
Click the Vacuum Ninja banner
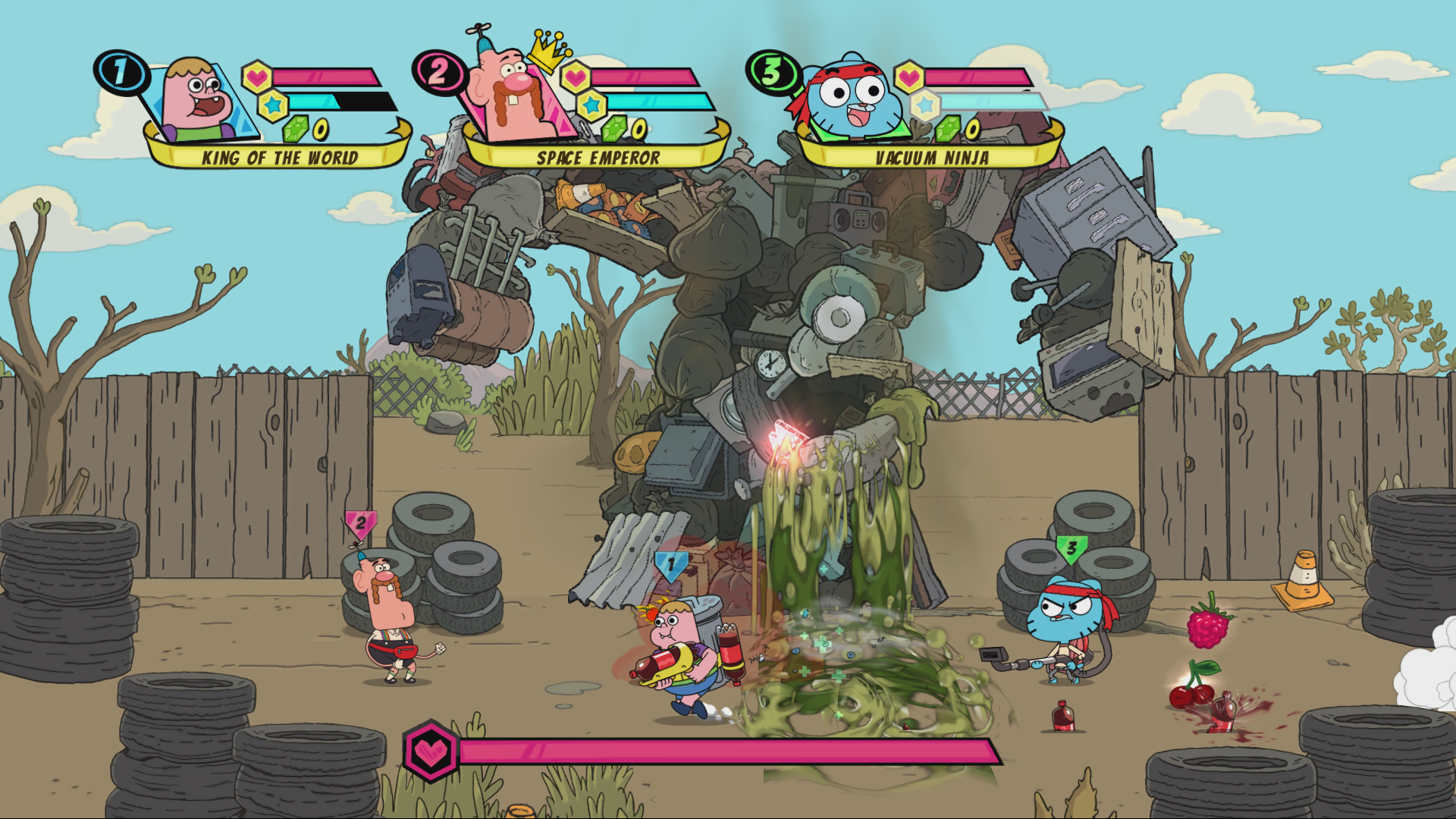point(931,158)
